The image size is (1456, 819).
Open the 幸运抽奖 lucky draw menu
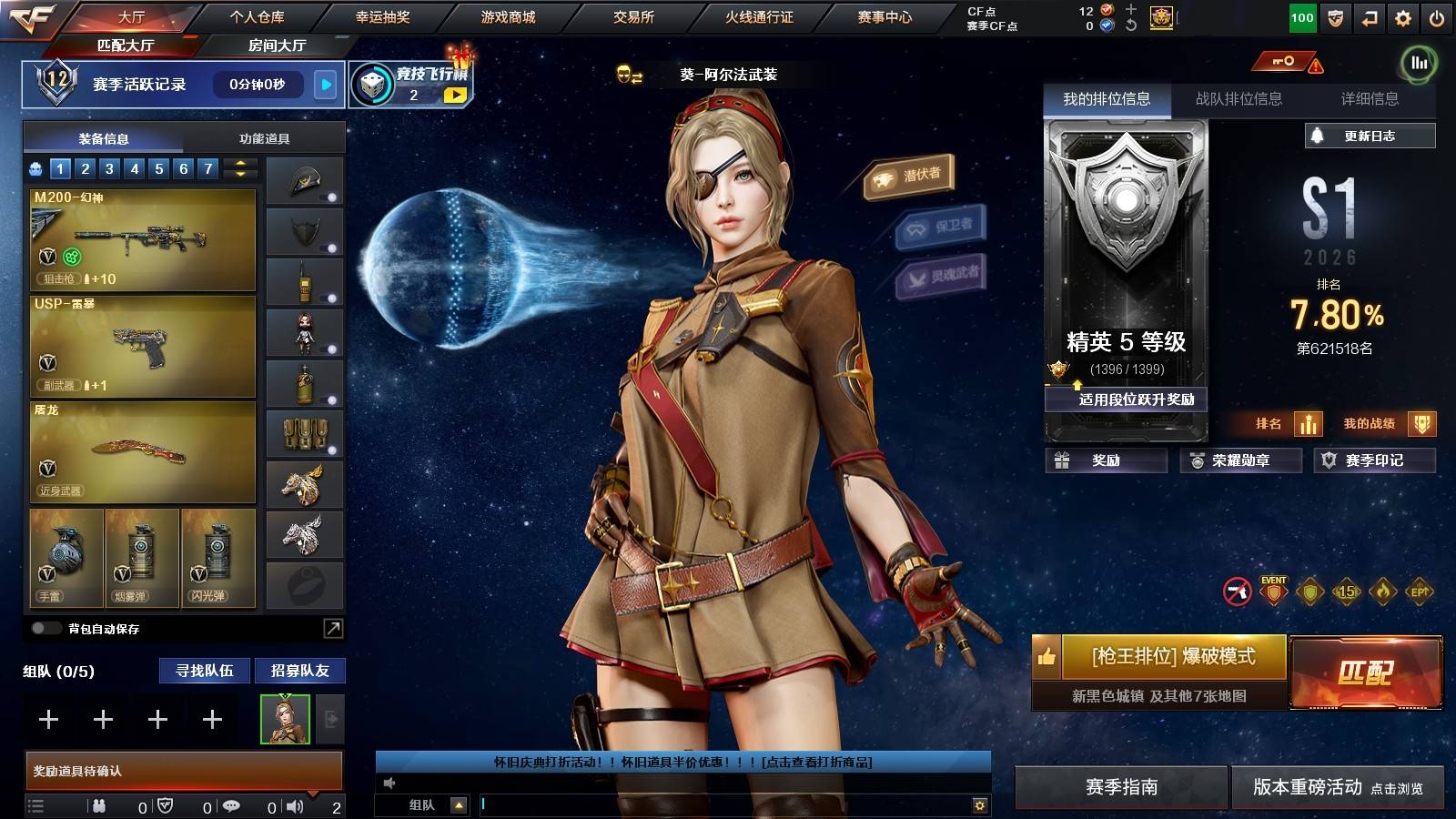click(382, 17)
